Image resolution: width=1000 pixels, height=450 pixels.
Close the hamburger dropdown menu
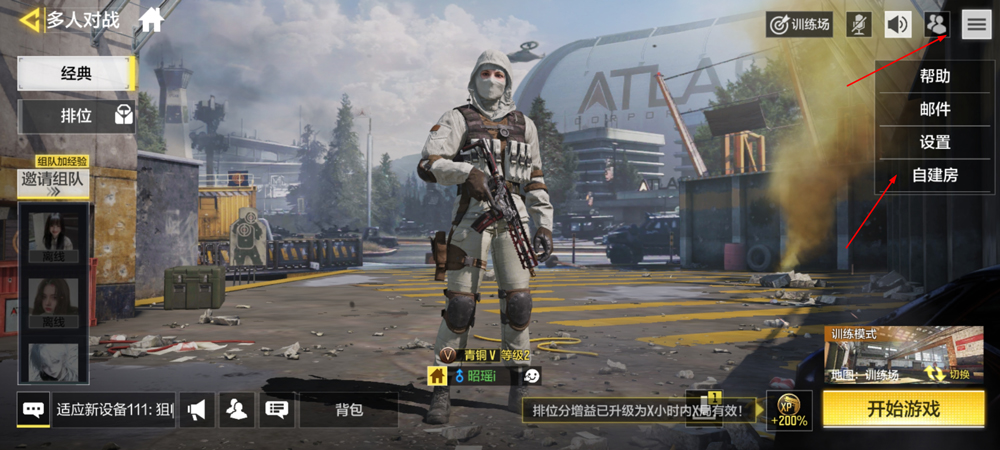coord(976,25)
